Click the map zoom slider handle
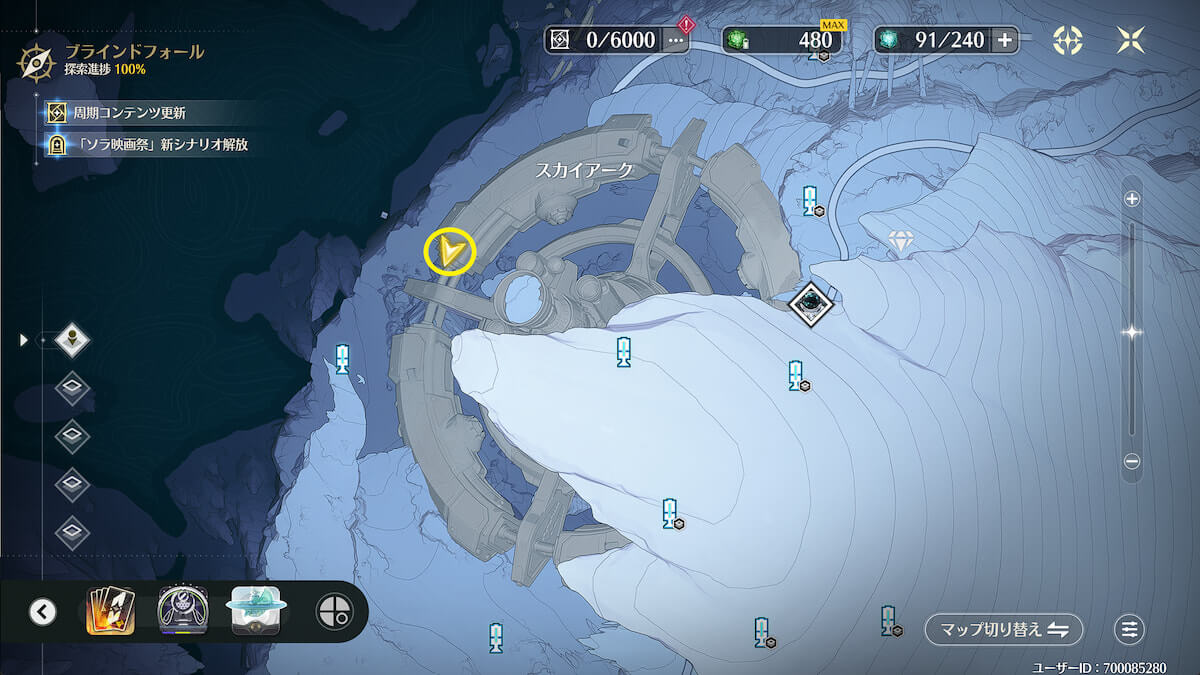 (1132, 332)
